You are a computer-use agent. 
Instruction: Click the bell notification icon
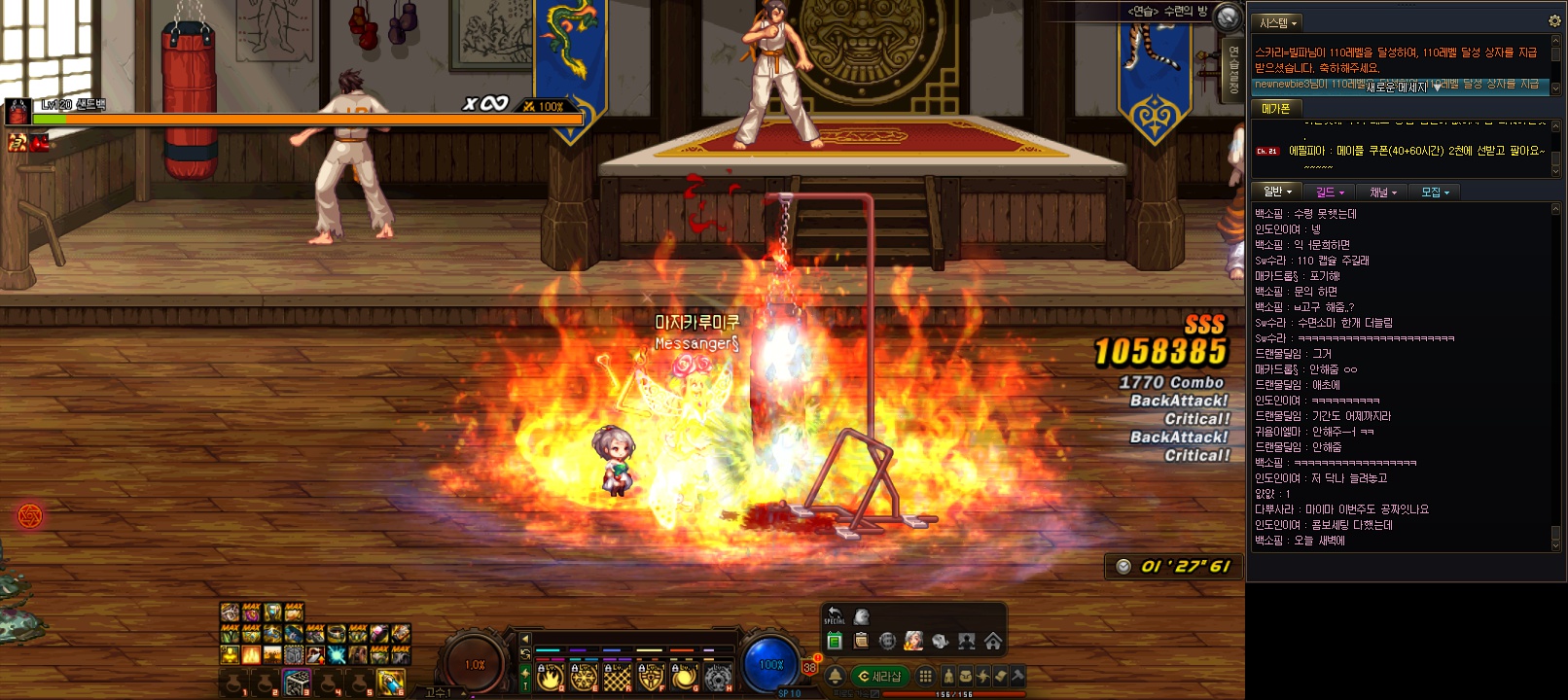pos(835,676)
